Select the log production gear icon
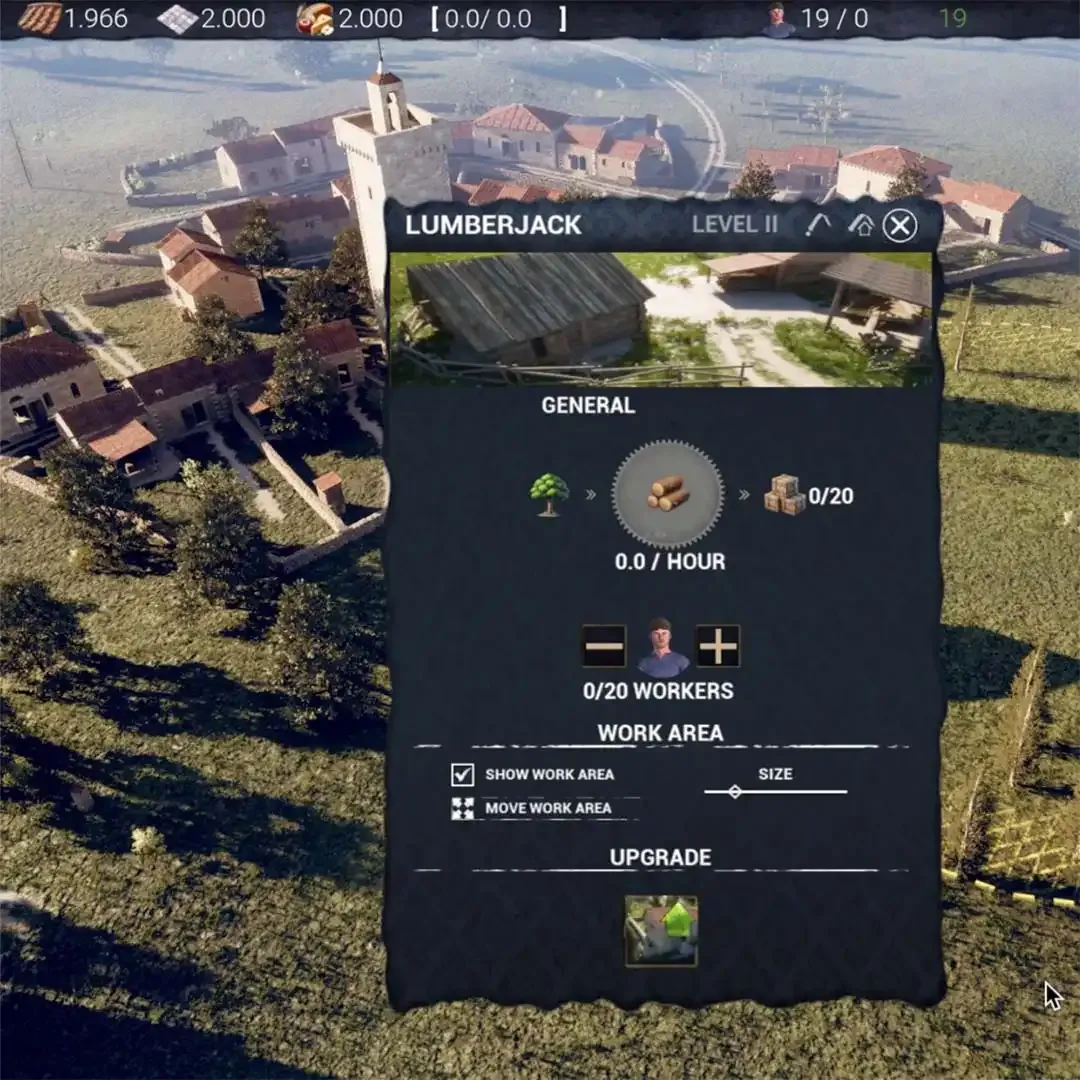Screen dimensions: 1080x1080 point(667,493)
